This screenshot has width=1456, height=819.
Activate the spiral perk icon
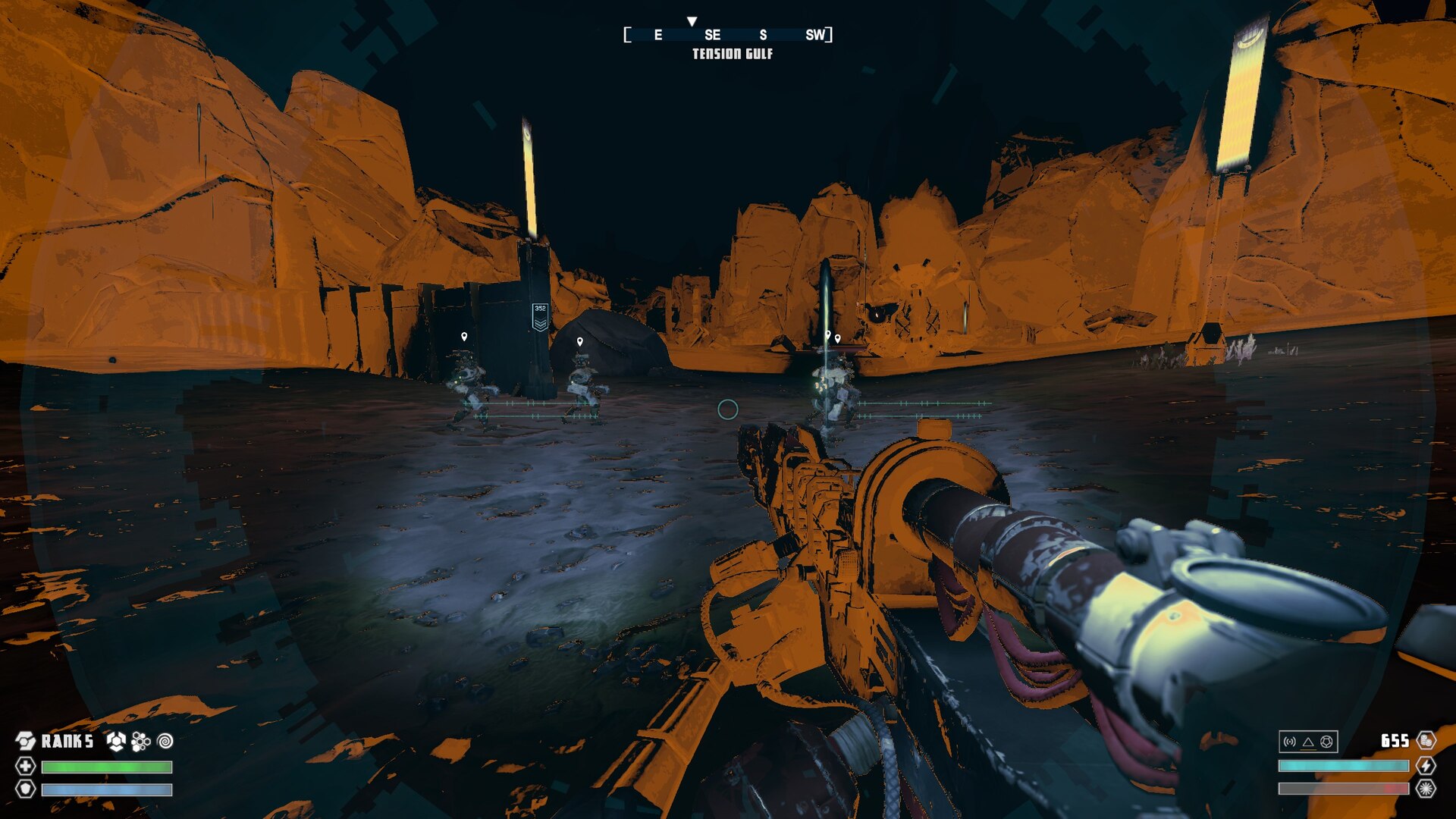pyautogui.click(x=165, y=741)
